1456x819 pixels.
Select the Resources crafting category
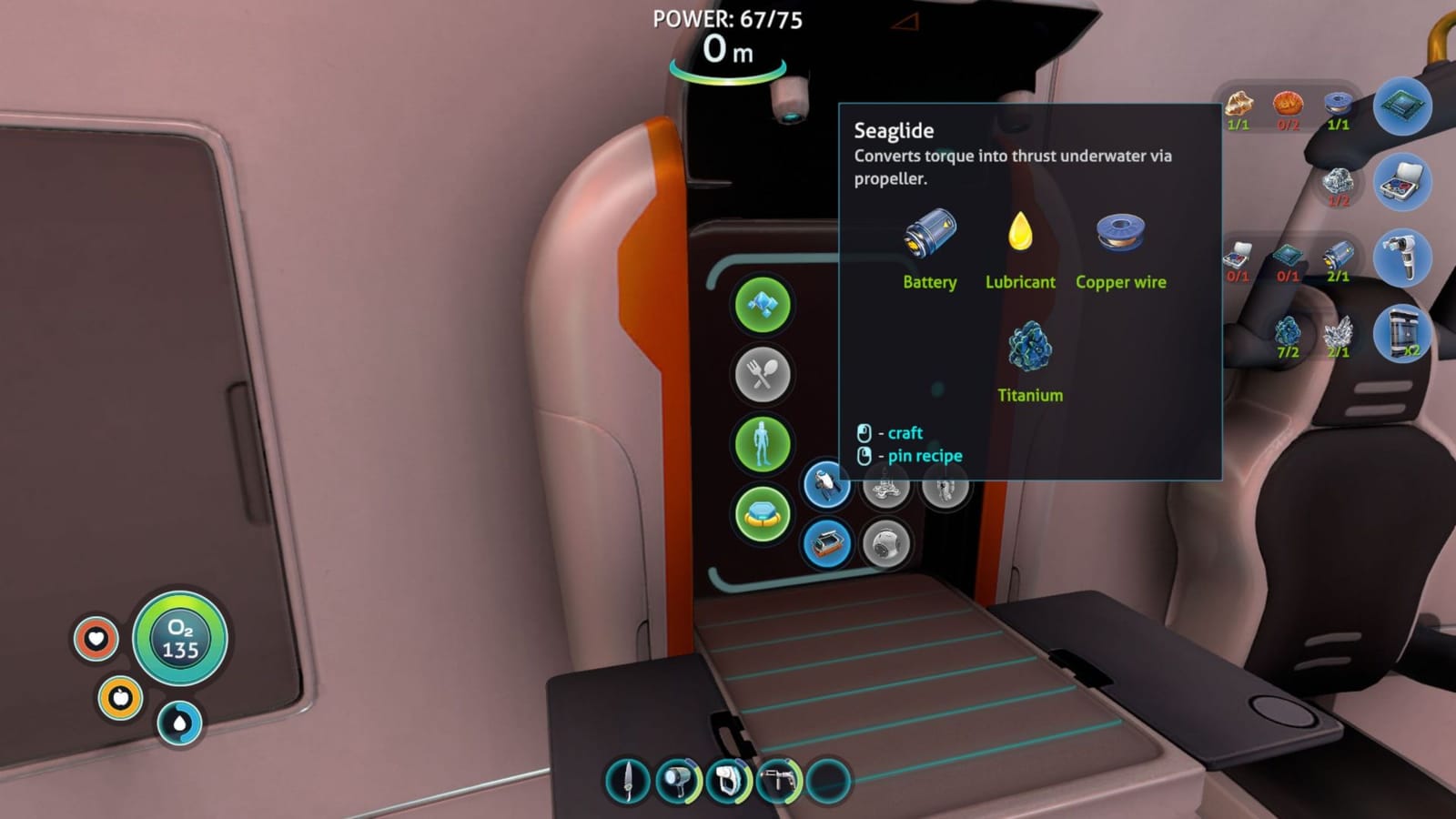764,302
